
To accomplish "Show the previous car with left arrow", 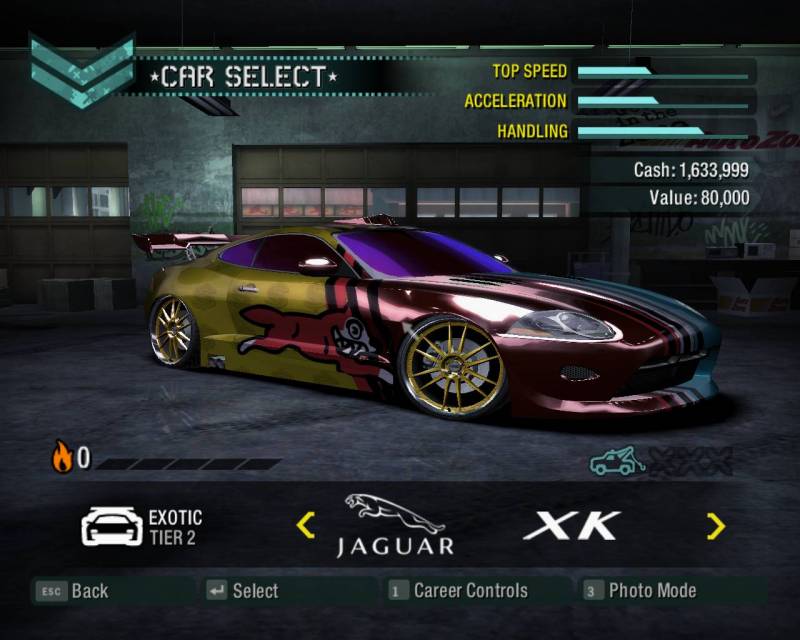I will (x=306, y=524).
